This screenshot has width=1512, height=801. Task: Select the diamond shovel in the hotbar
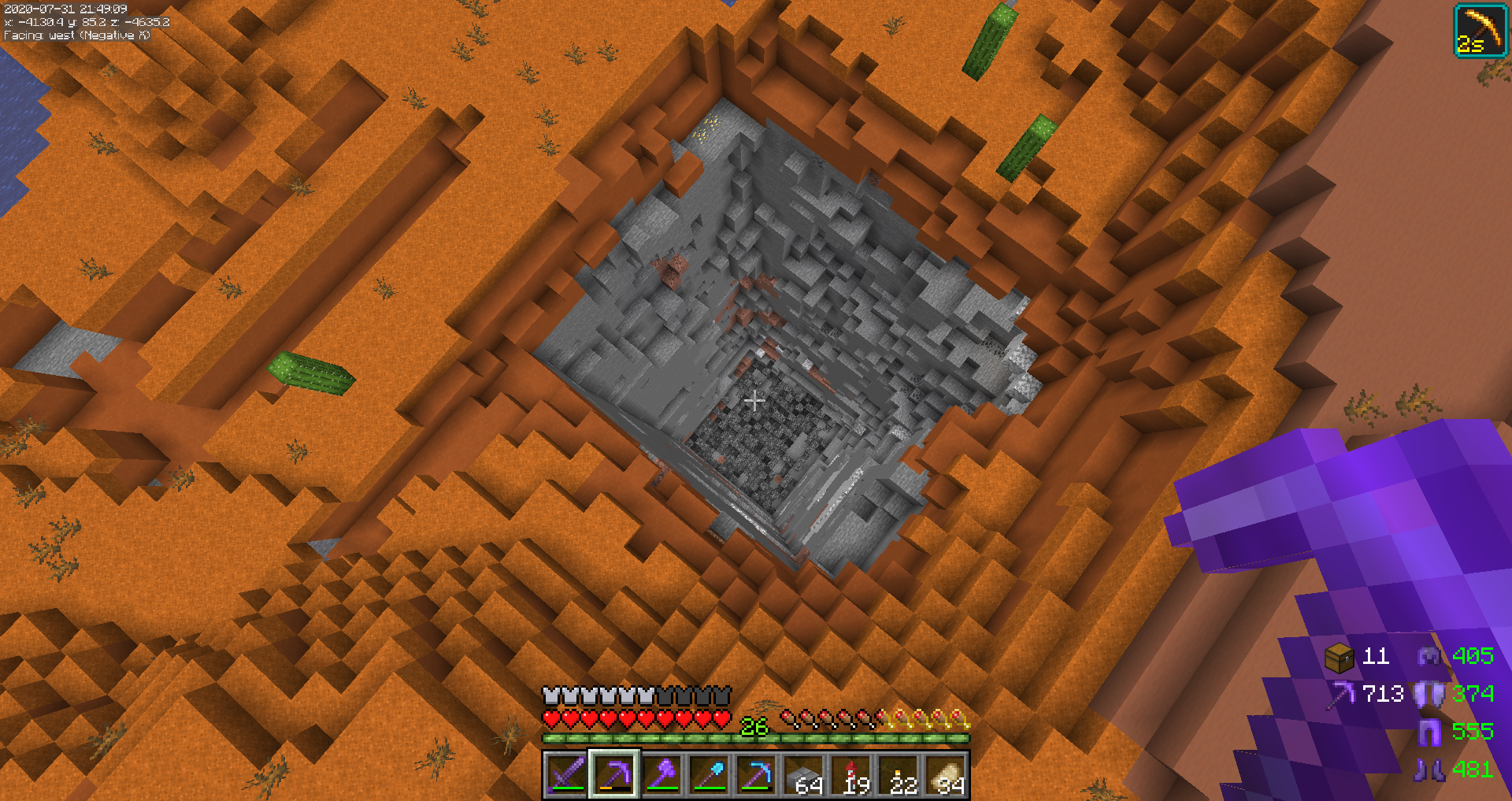coord(709,774)
